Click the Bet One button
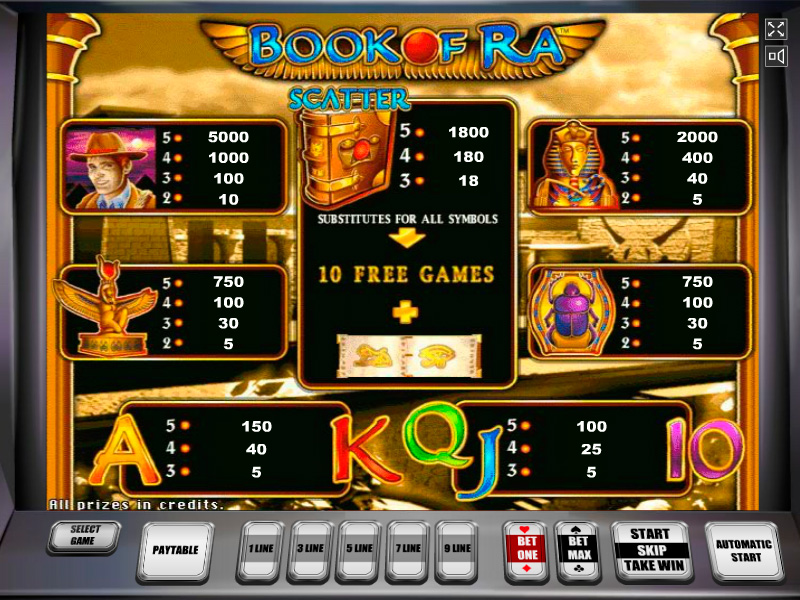The height and width of the screenshot is (600, 800). coord(526,549)
